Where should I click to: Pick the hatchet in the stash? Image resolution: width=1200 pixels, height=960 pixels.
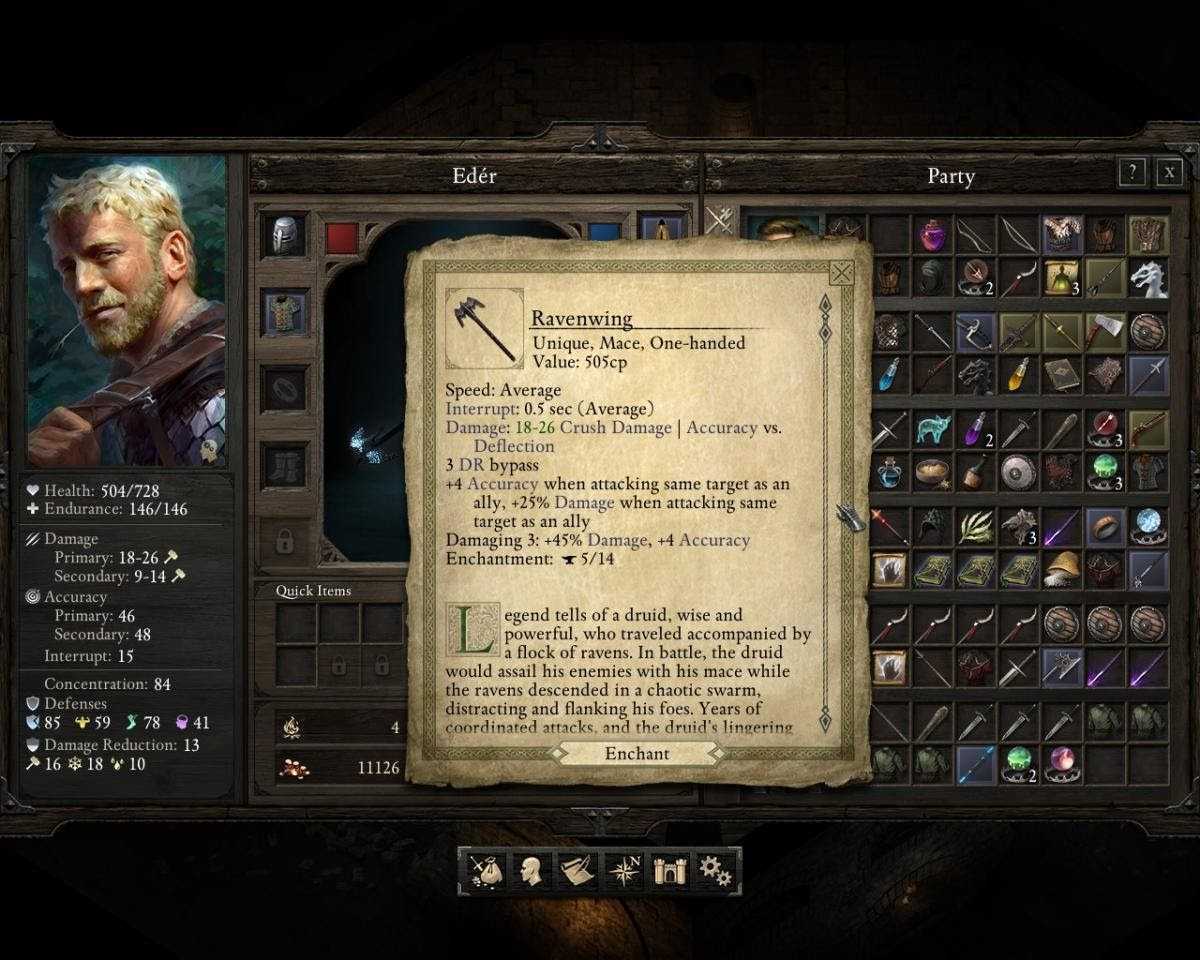(1105, 331)
